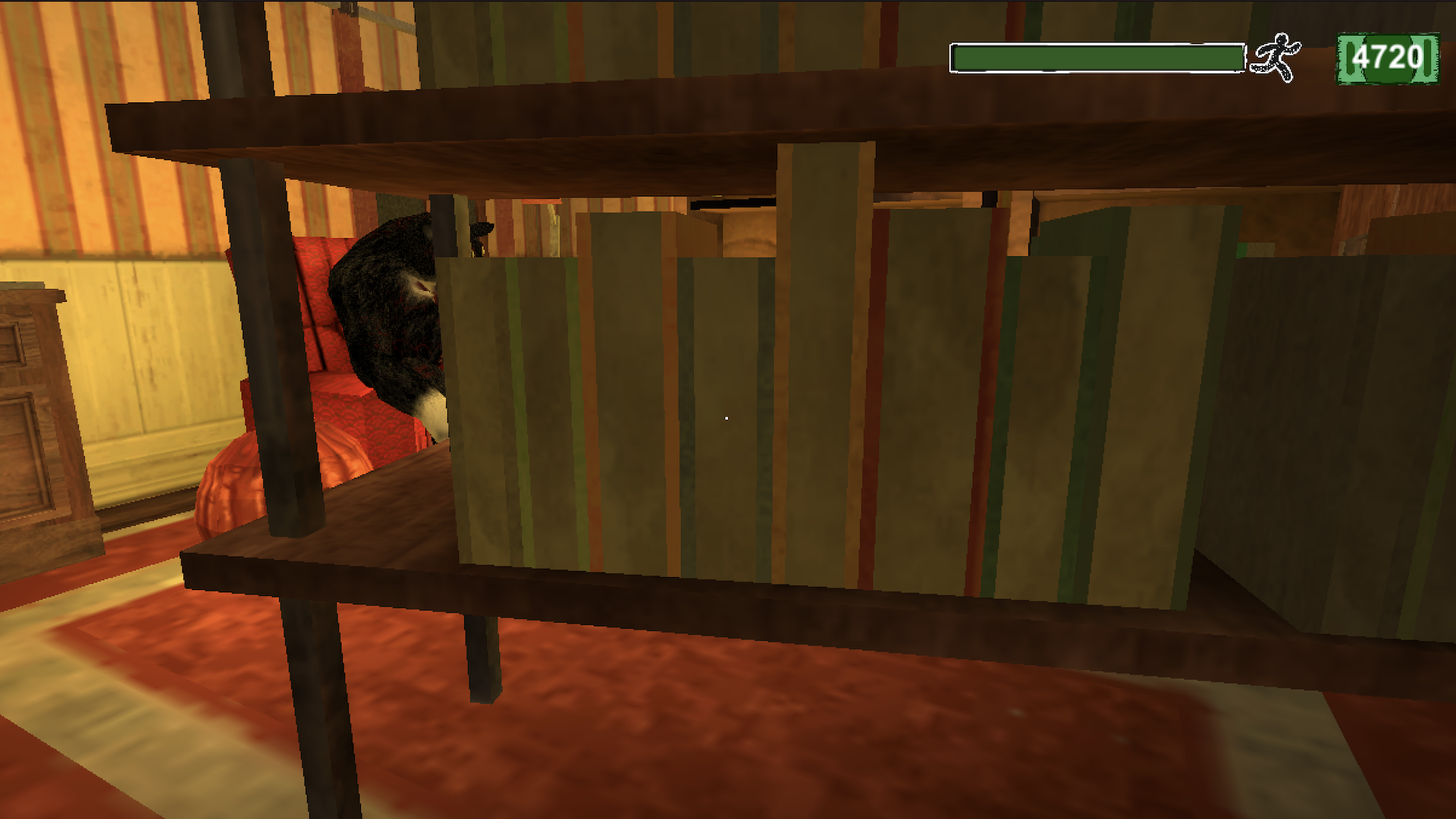The width and height of the screenshot is (1456, 819).
Task: Click the running figure stamina icon
Action: 1279,55
